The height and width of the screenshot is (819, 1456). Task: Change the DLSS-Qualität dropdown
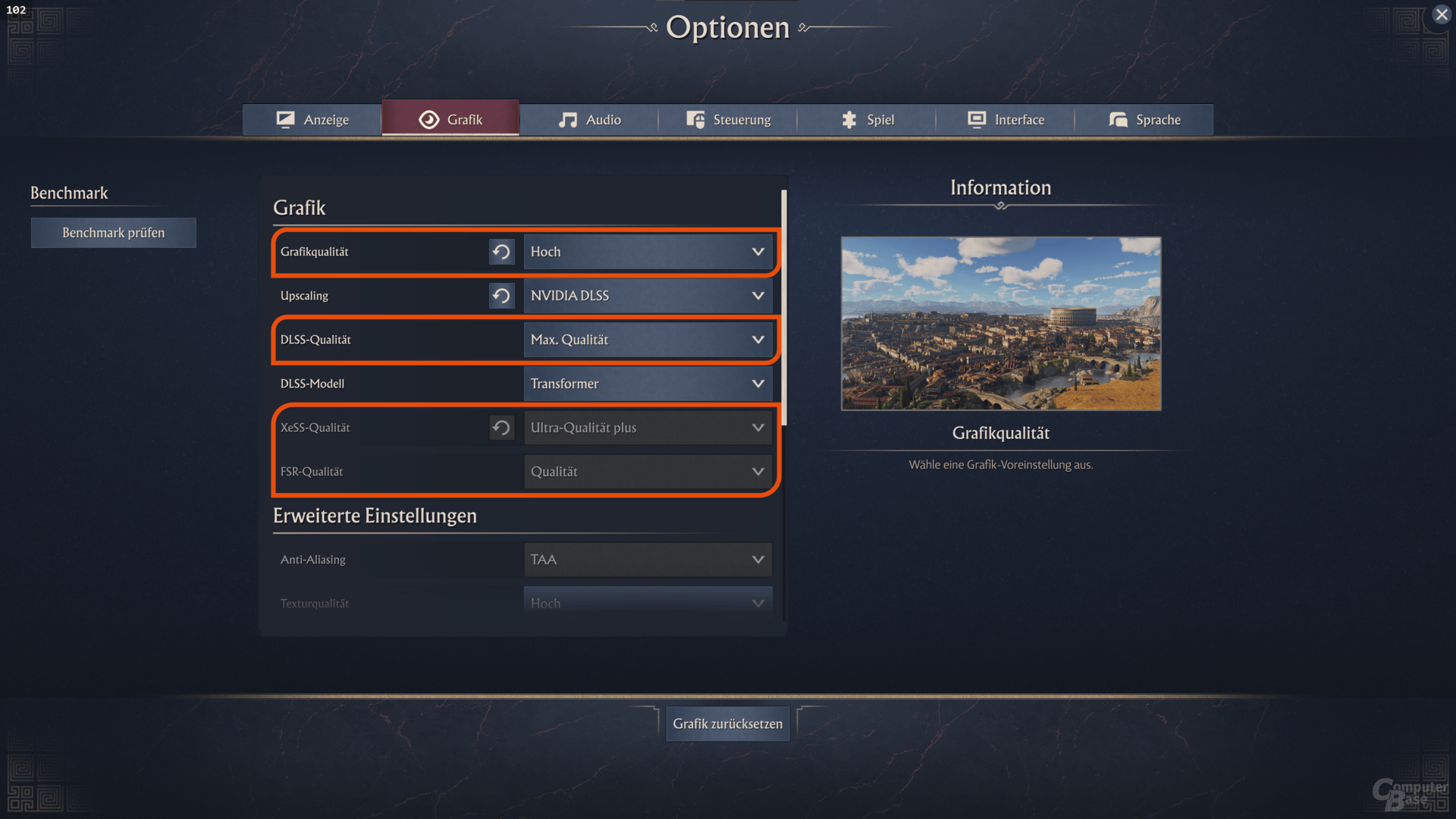click(x=648, y=340)
